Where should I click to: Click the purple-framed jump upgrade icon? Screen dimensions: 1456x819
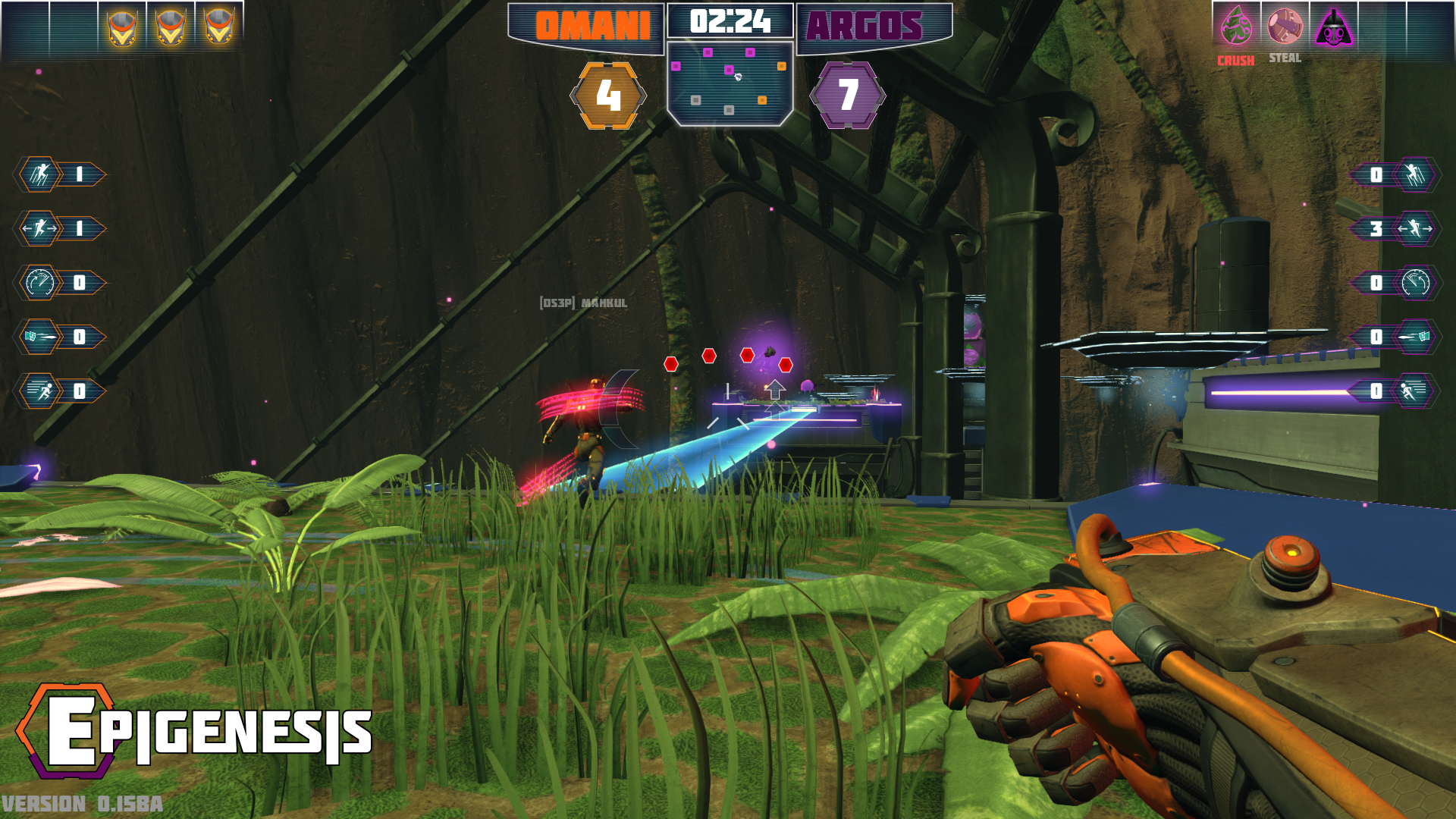tap(1415, 175)
